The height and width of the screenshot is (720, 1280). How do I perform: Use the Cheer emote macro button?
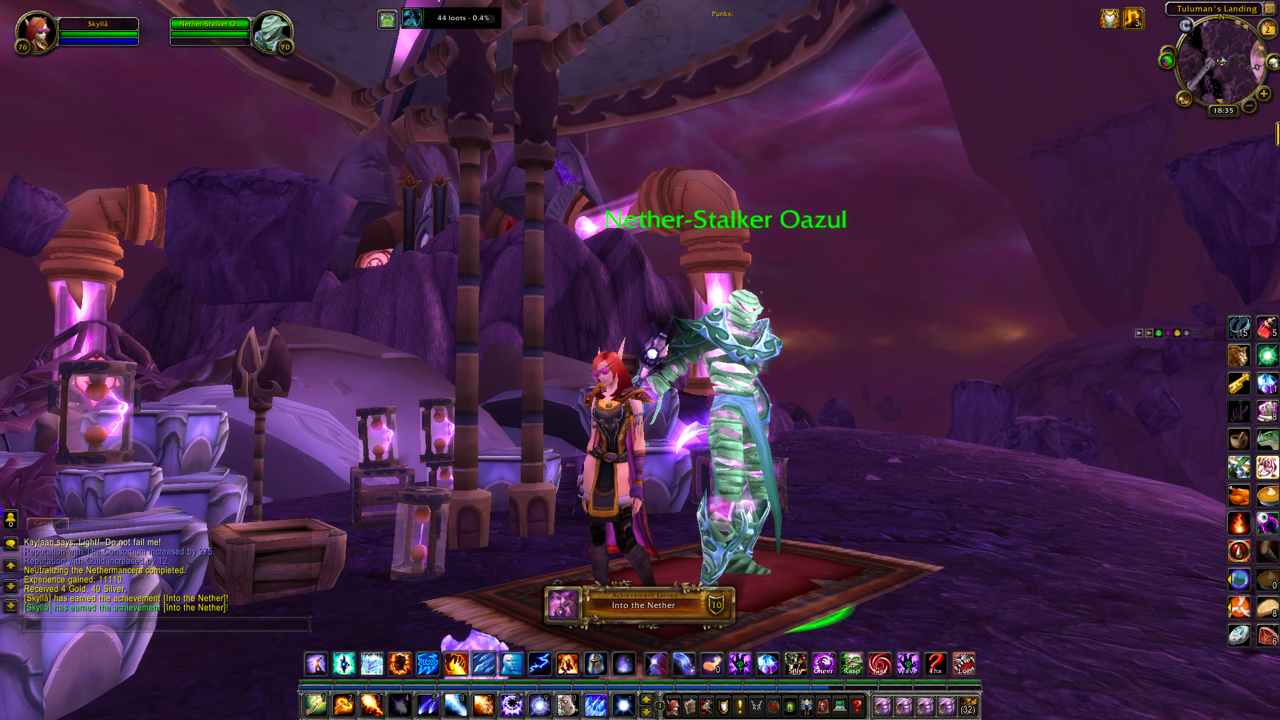[x=823, y=663]
